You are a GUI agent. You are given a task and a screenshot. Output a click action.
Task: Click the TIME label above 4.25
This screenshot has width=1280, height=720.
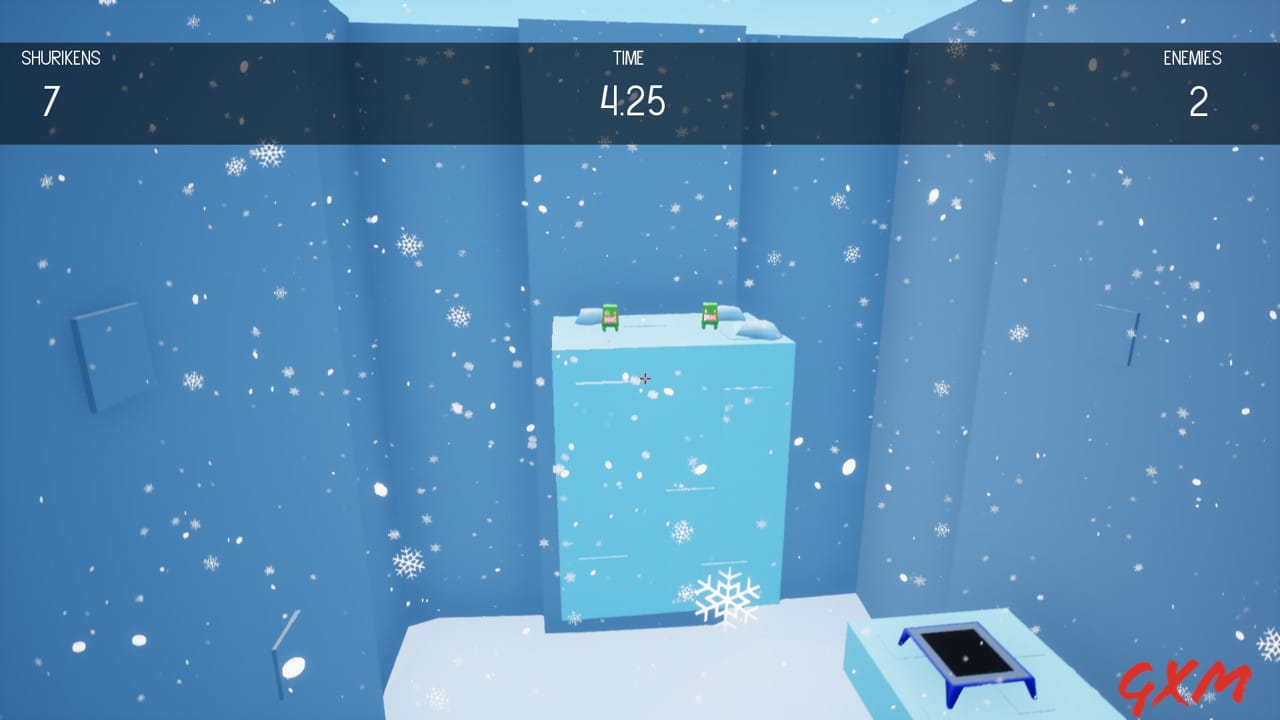click(x=628, y=58)
